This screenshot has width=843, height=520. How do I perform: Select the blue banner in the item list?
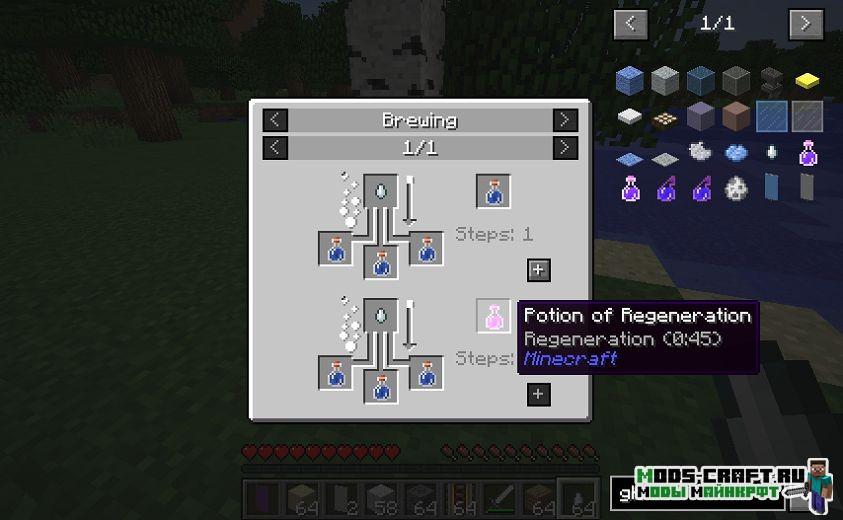pos(771,187)
